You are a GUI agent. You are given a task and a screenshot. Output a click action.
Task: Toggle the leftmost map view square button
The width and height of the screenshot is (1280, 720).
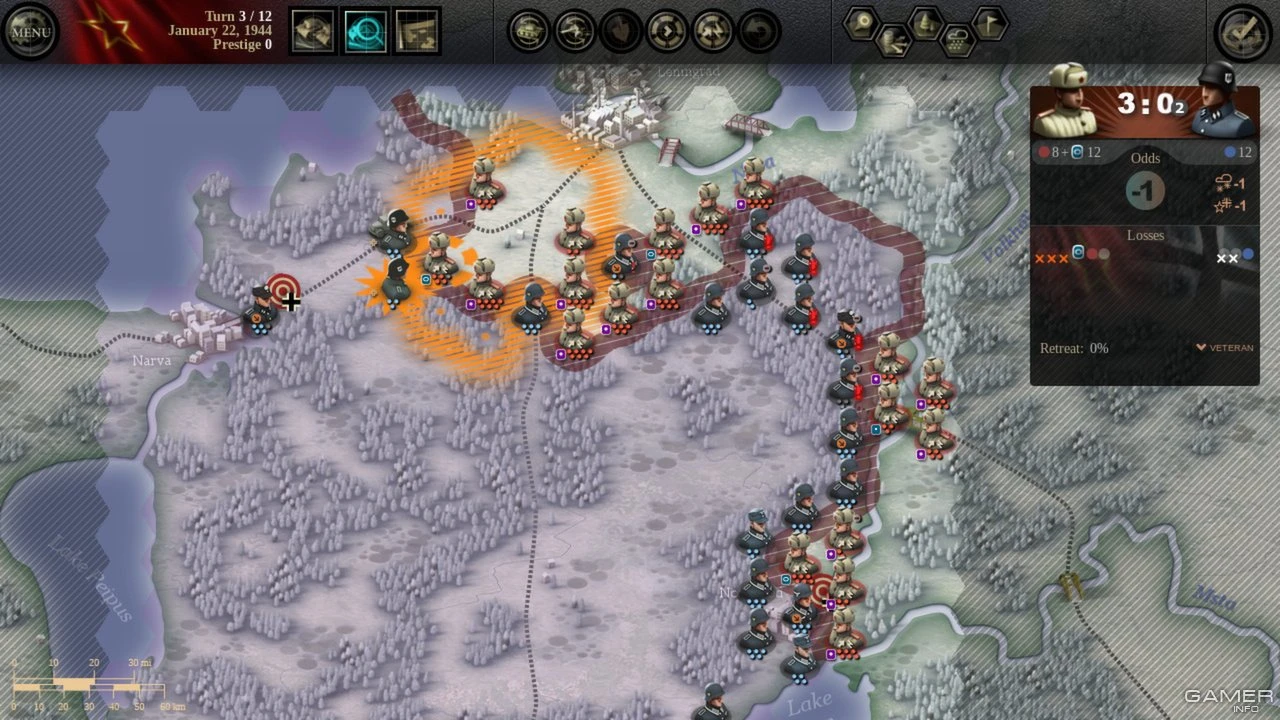pos(313,32)
